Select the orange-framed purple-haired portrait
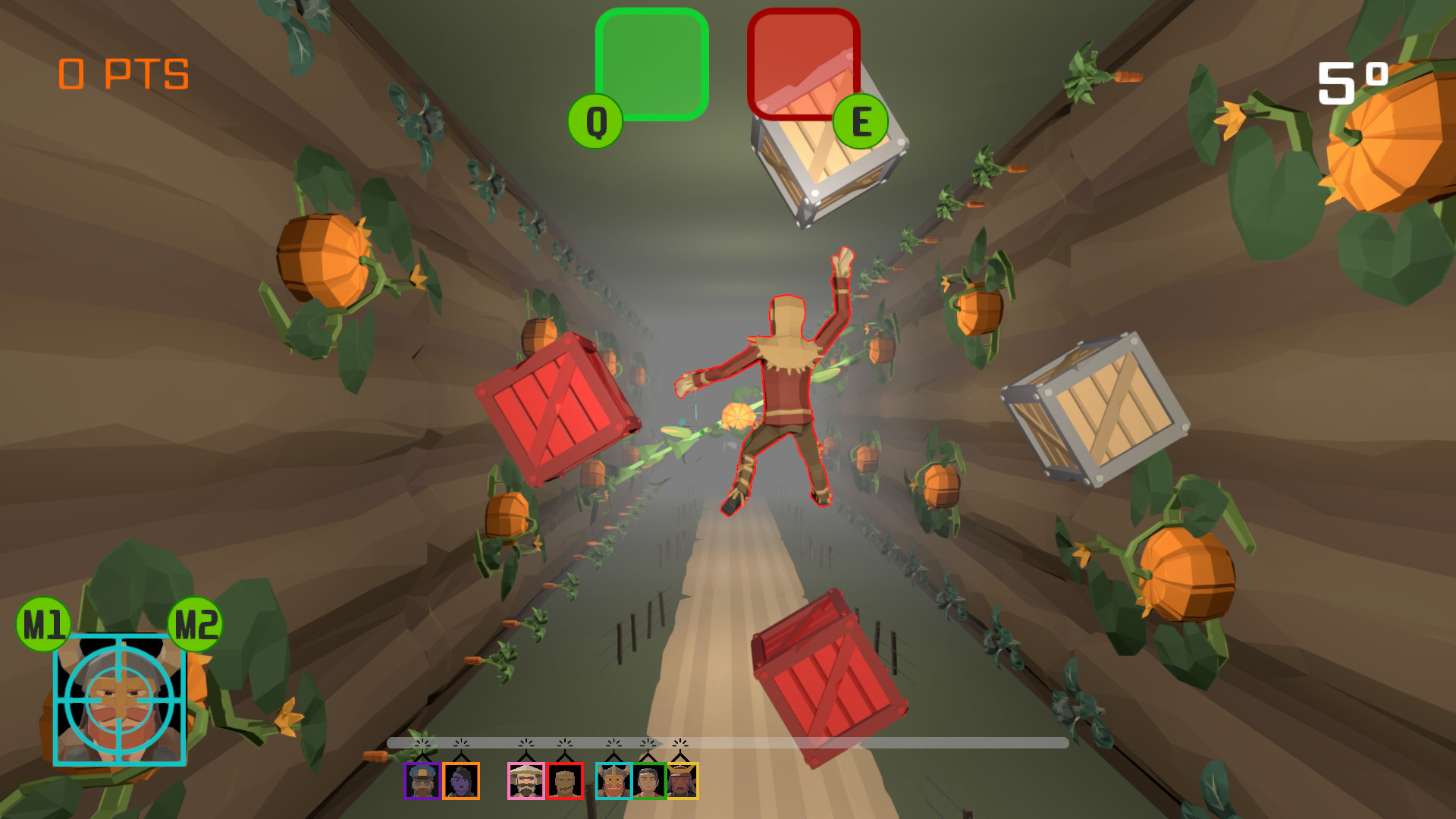This screenshot has width=1456, height=819. coord(461,781)
